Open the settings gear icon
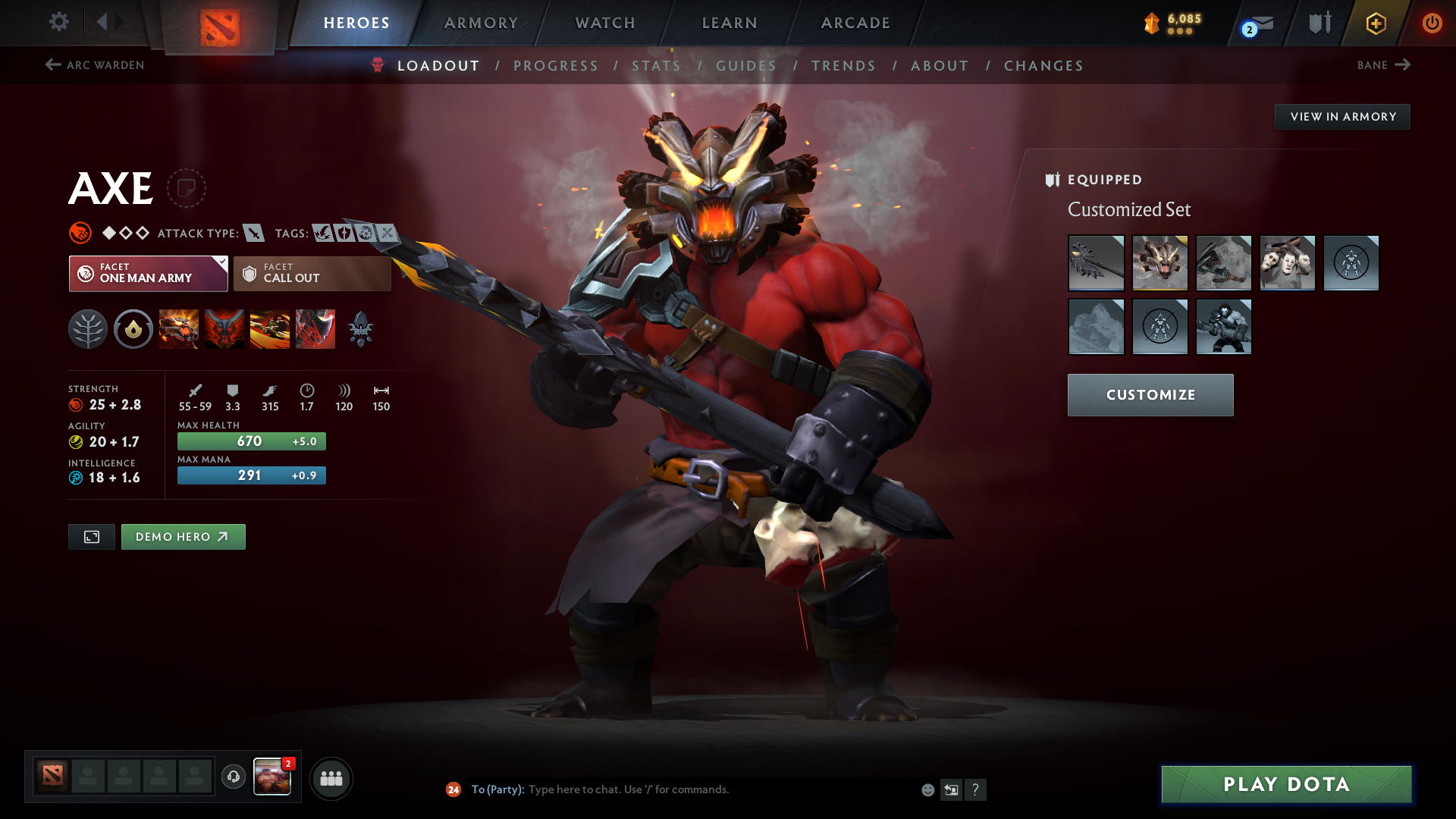The image size is (1456, 819). click(x=58, y=22)
